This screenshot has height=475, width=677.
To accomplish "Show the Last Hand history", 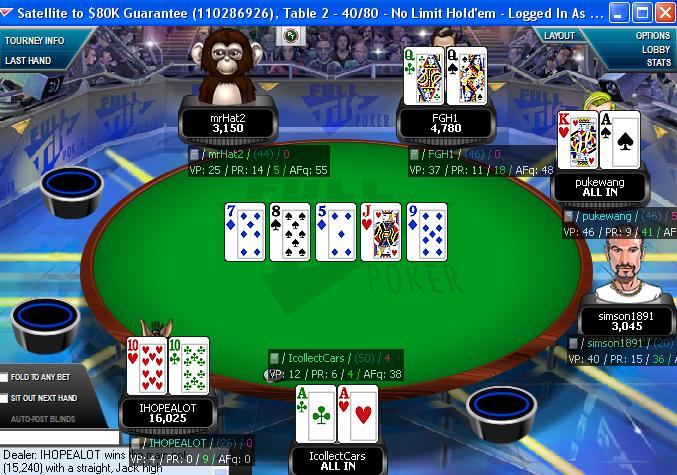I will [28, 60].
